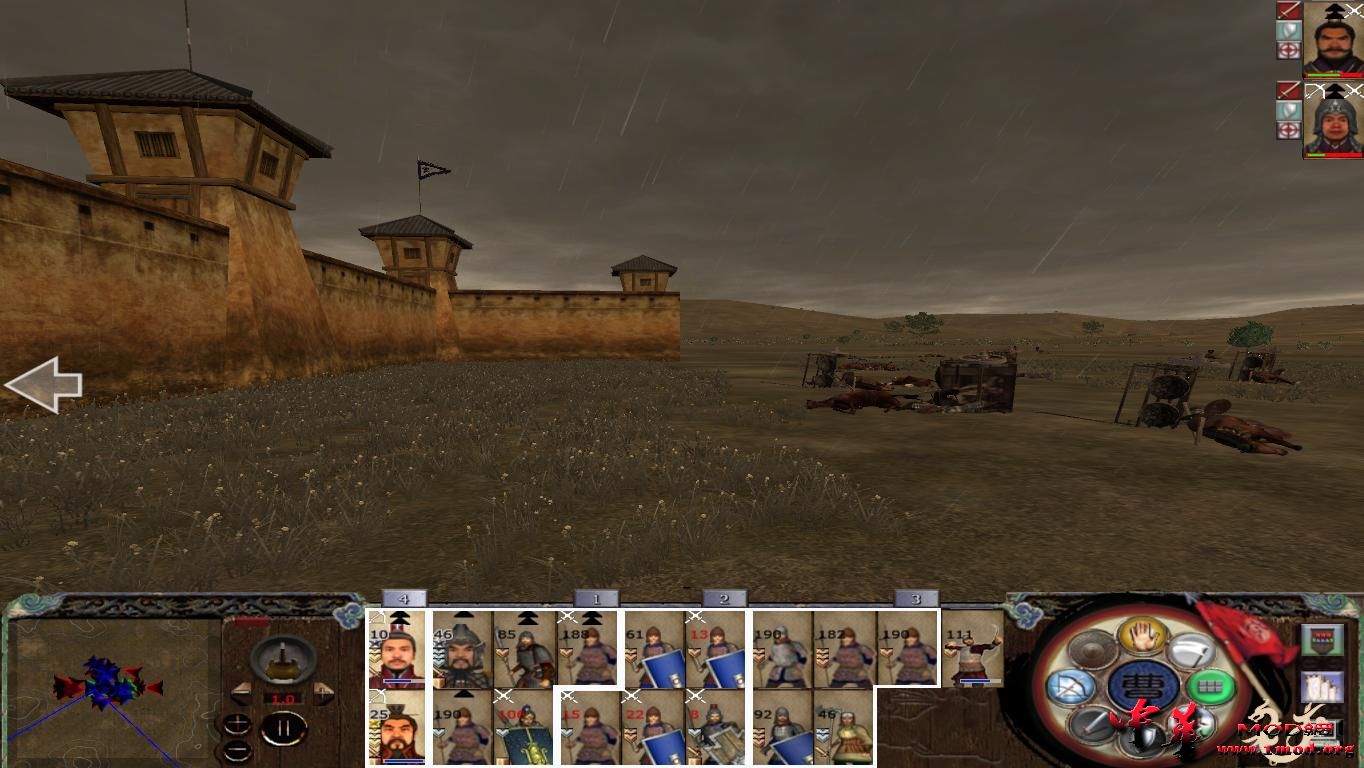Toggle the sword attack icon beside top general portrait

pyautogui.click(x=1287, y=10)
